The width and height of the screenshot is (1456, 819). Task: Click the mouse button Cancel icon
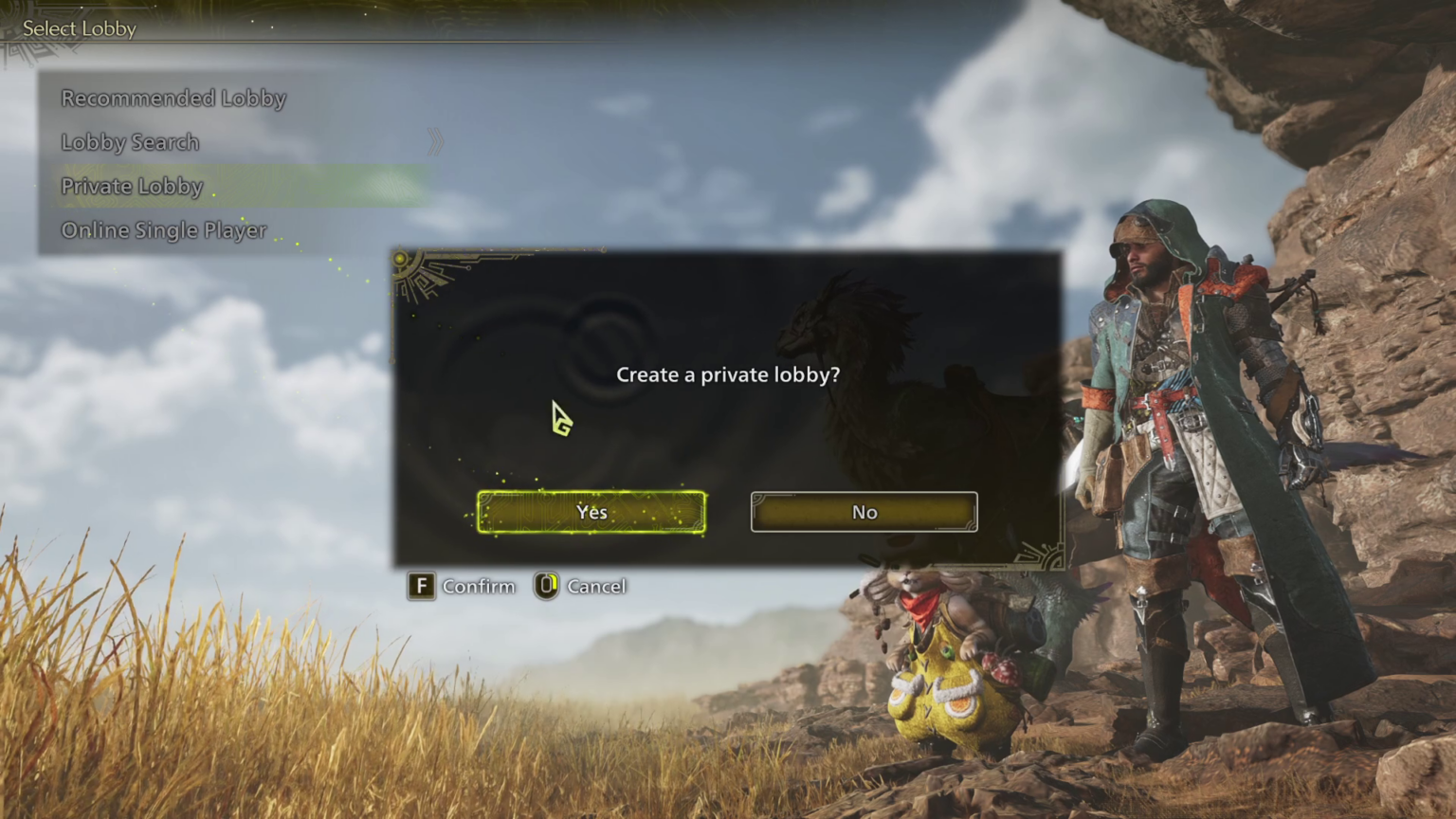point(546,586)
